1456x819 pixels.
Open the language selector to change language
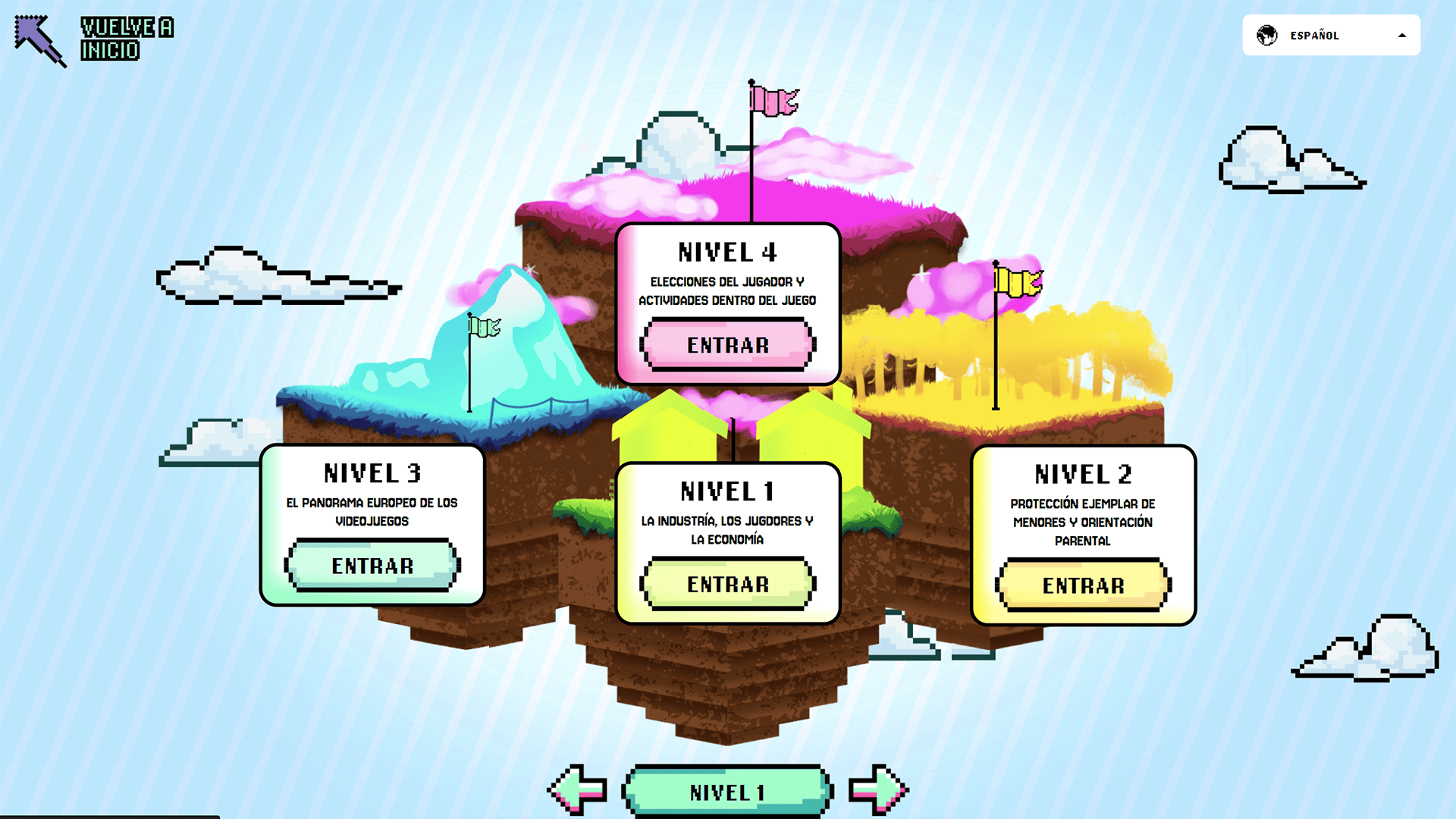tap(1332, 35)
